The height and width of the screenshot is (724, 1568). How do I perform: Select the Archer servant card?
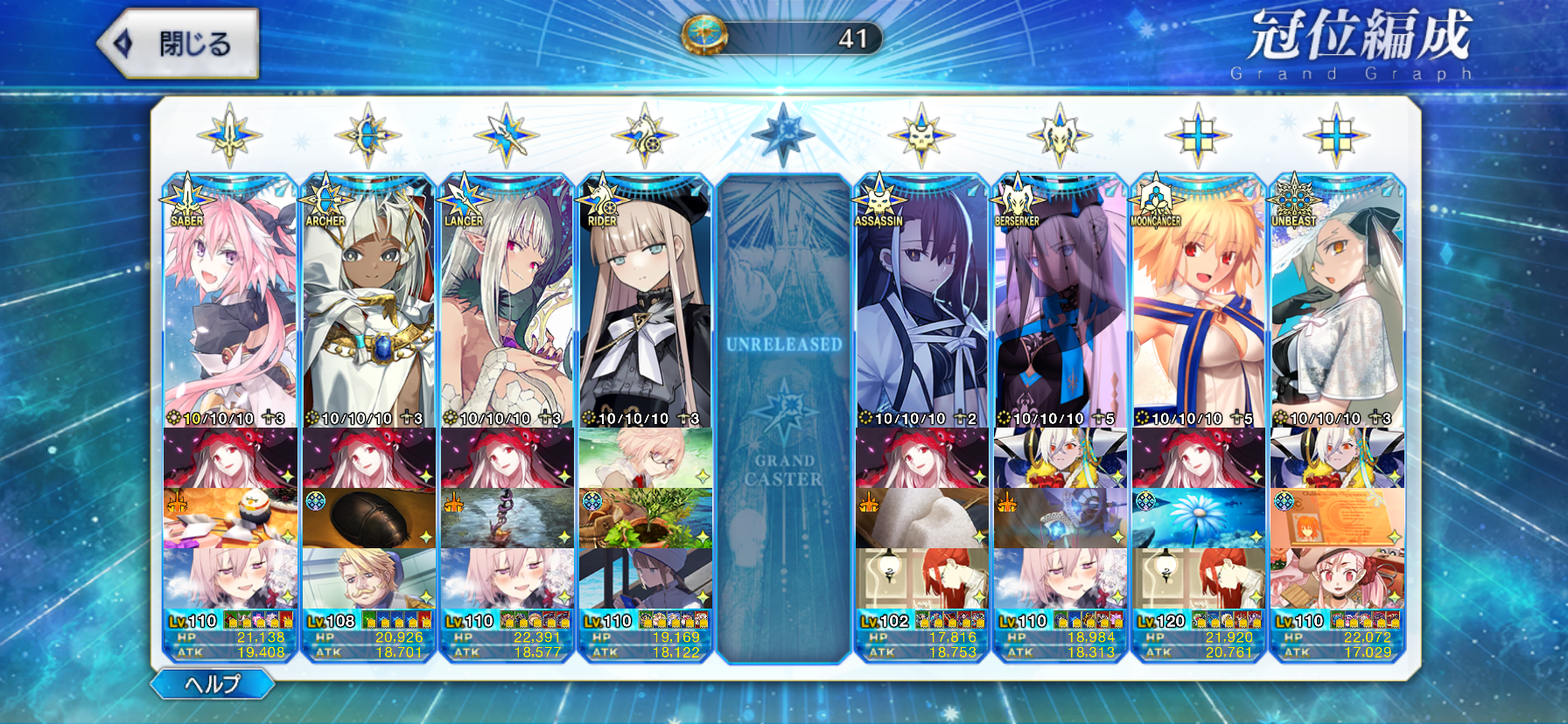(368, 306)
